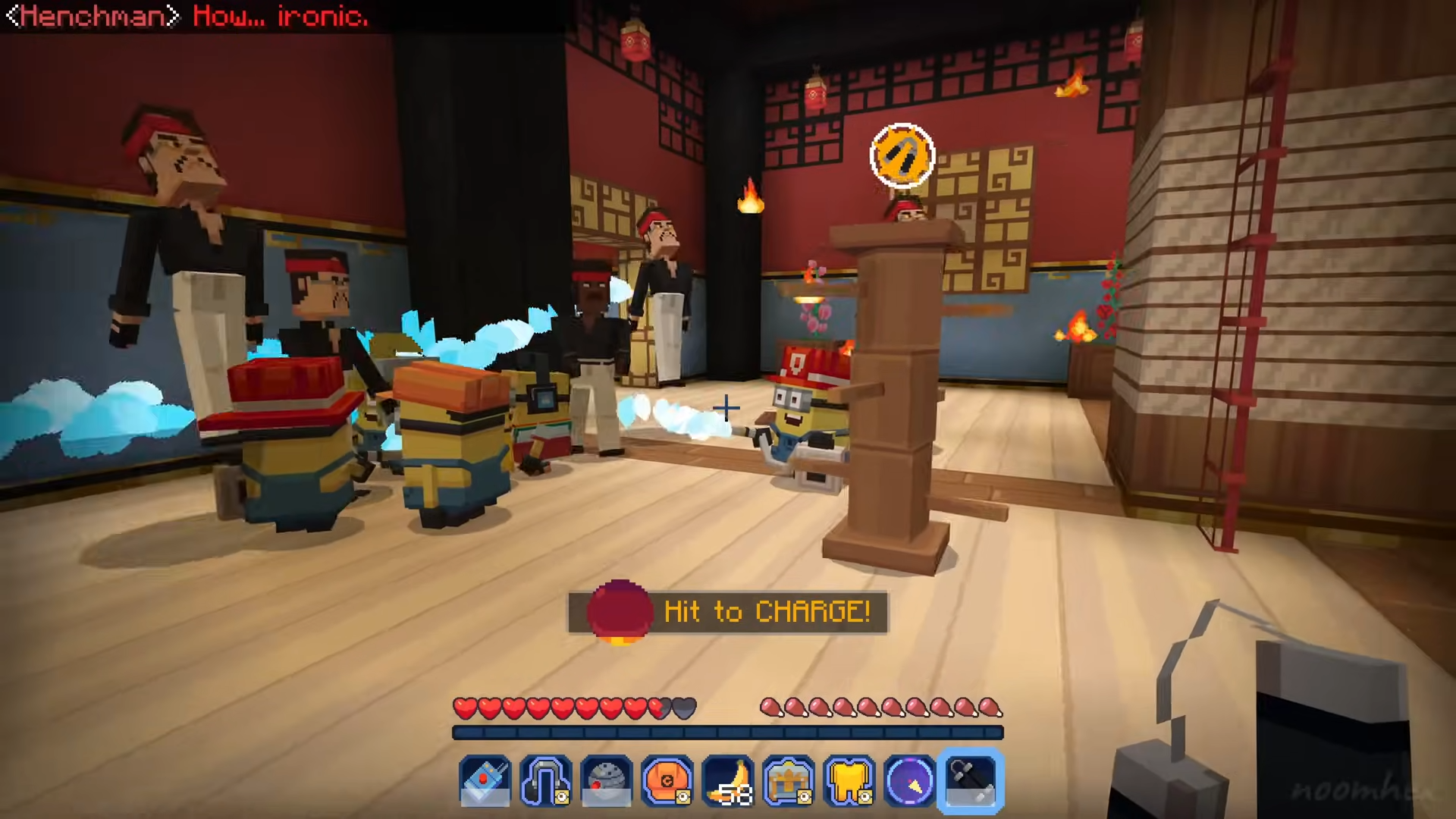Select the yellow overalls hotbar slot
The width and height of the screenshot is (1456, 819).
click(849, 780)
